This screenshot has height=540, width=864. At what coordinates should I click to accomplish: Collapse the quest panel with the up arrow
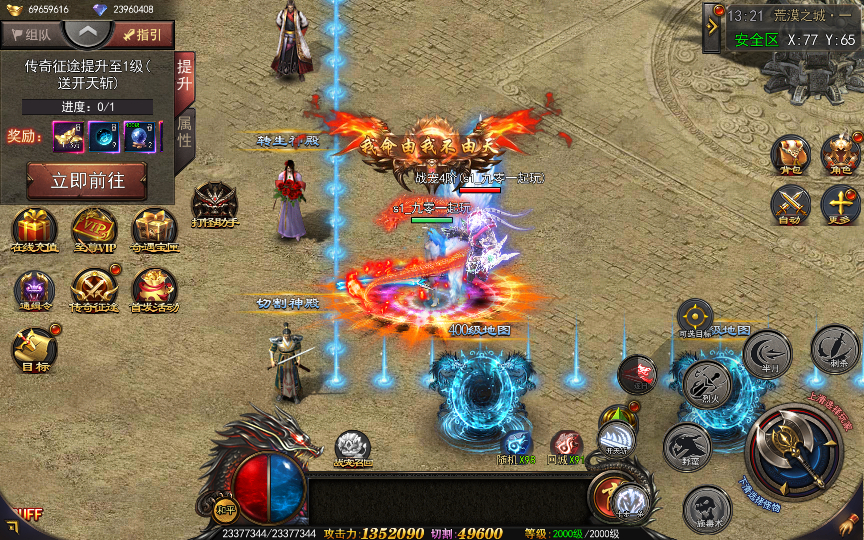[x=87, y=31]
